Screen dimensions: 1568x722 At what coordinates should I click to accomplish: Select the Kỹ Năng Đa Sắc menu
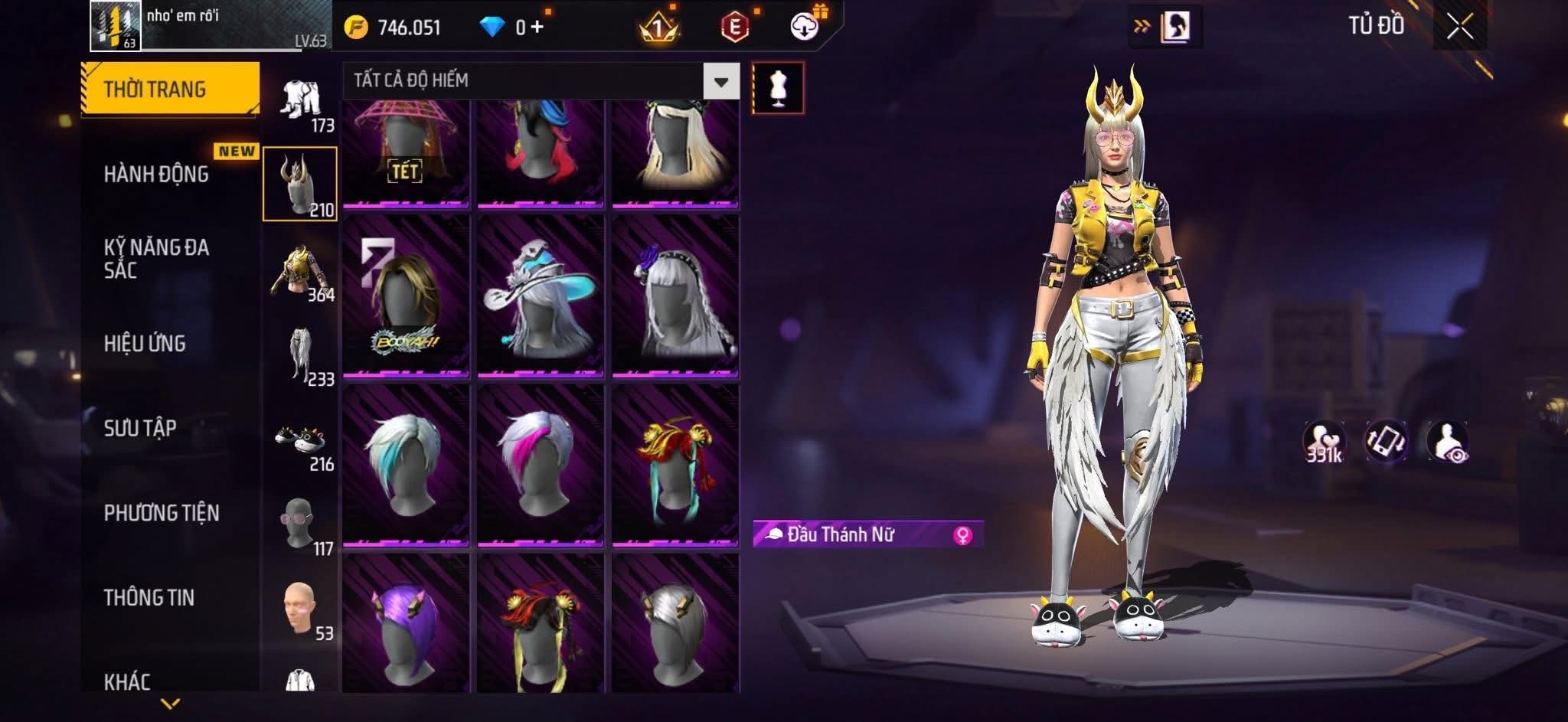tap(156, 258)
